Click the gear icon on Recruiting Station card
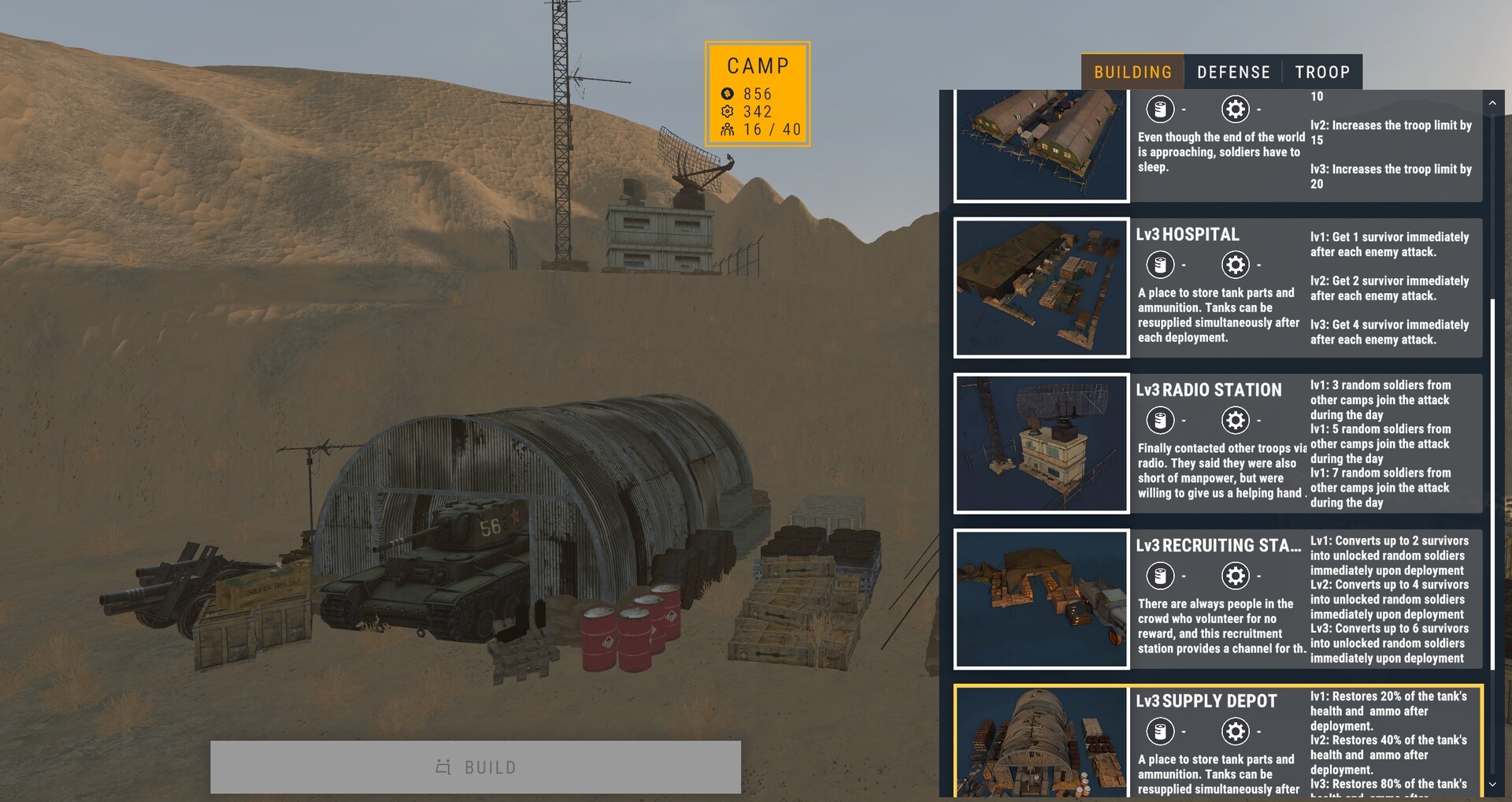Viewport: 1512px width, 802px height. (1235, 575)
